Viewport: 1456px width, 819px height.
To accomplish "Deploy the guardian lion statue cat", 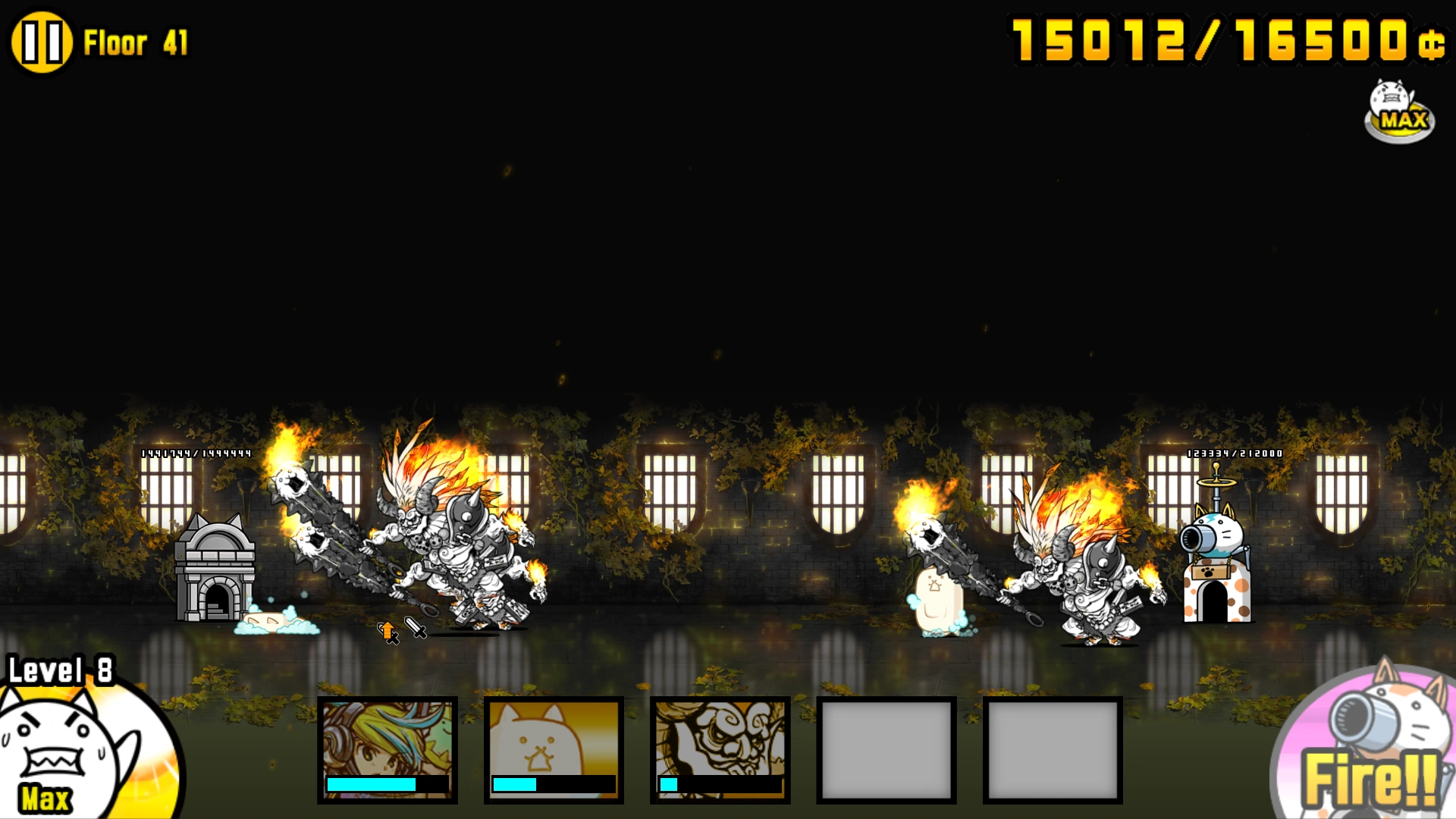I will click(x=719, y=747).
